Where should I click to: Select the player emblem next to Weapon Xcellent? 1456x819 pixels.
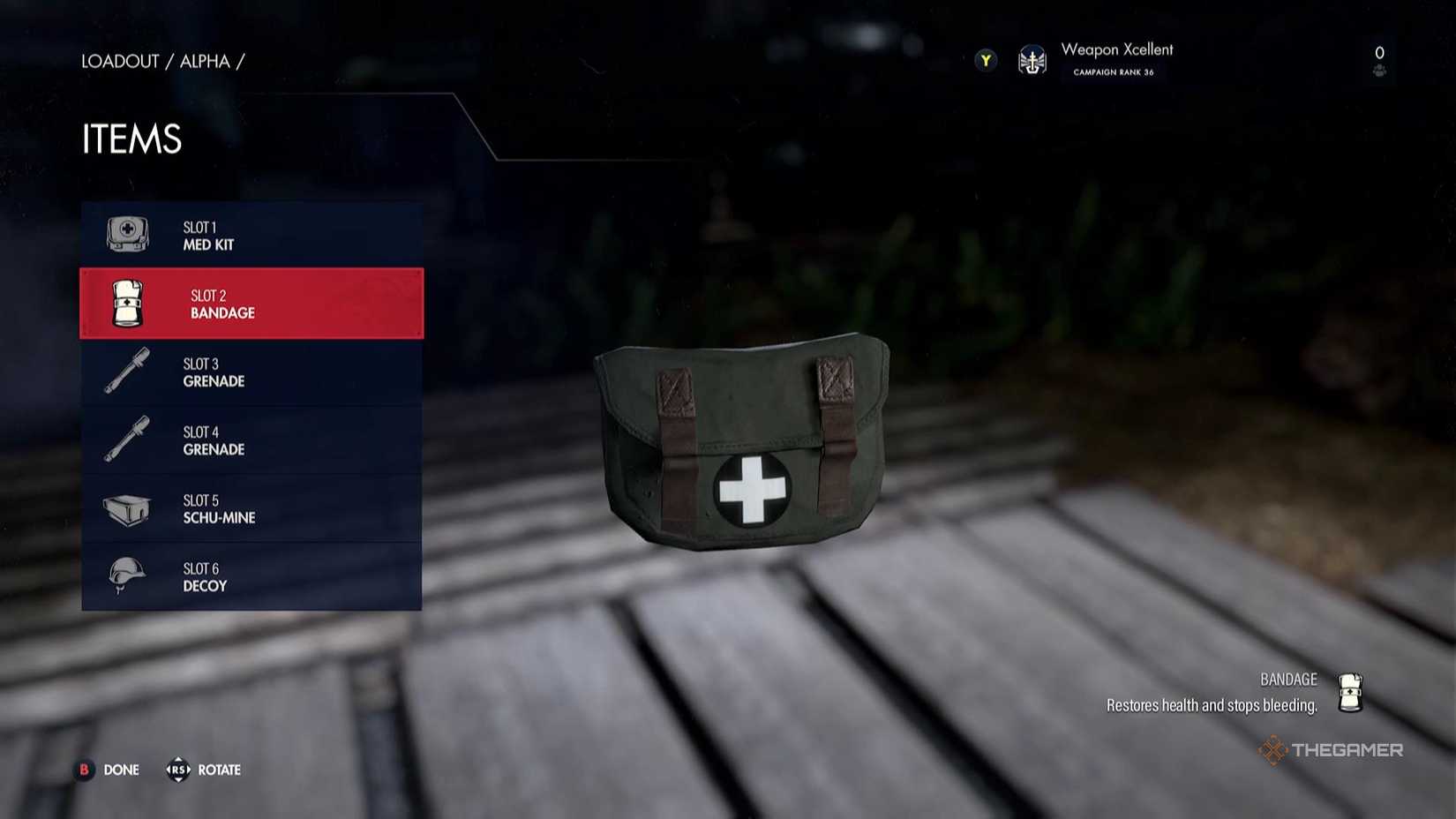point(1031,60)
